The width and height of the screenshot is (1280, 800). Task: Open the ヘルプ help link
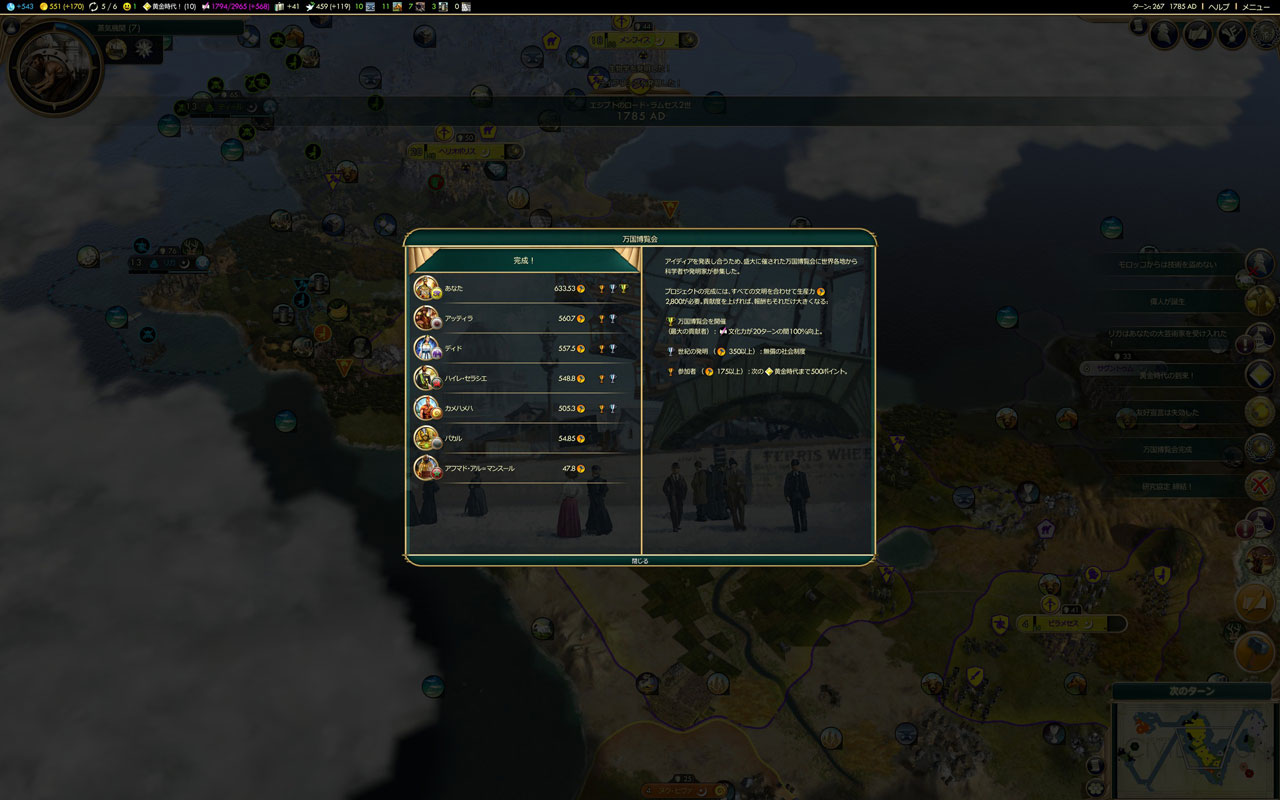tap(1219, 7)
